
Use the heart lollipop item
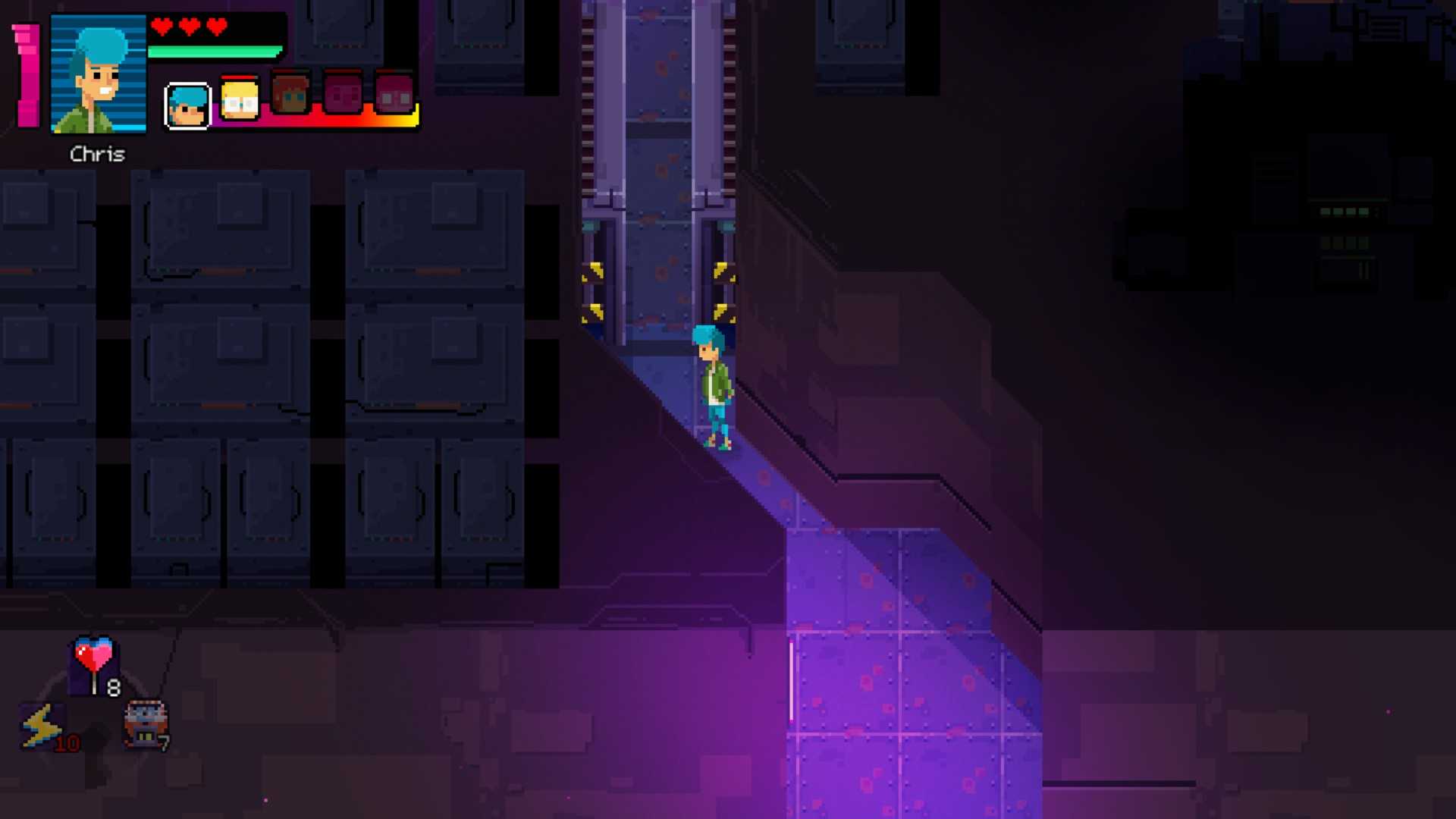(94, 662)
